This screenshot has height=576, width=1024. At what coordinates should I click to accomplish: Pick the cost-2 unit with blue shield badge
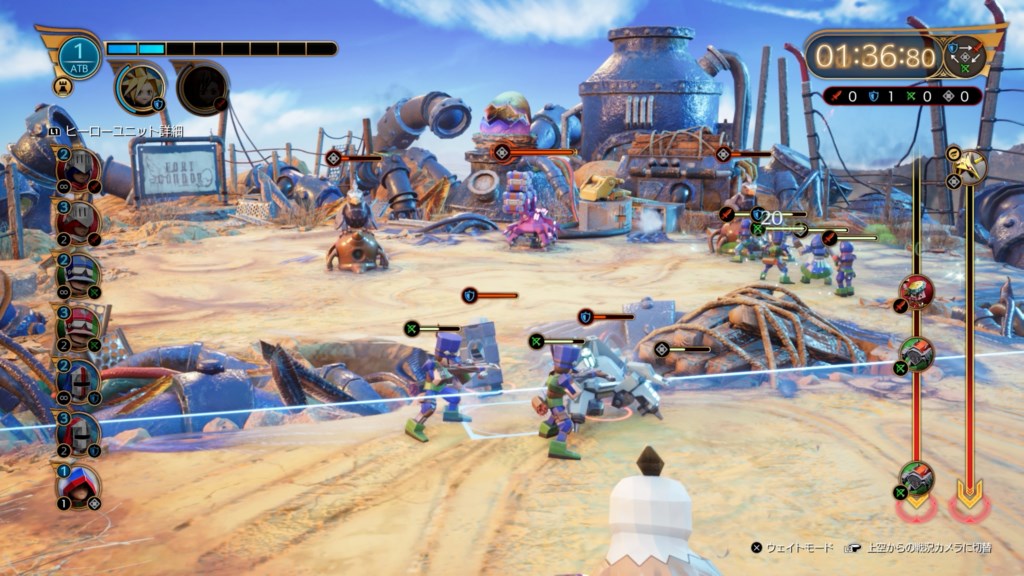80,381
